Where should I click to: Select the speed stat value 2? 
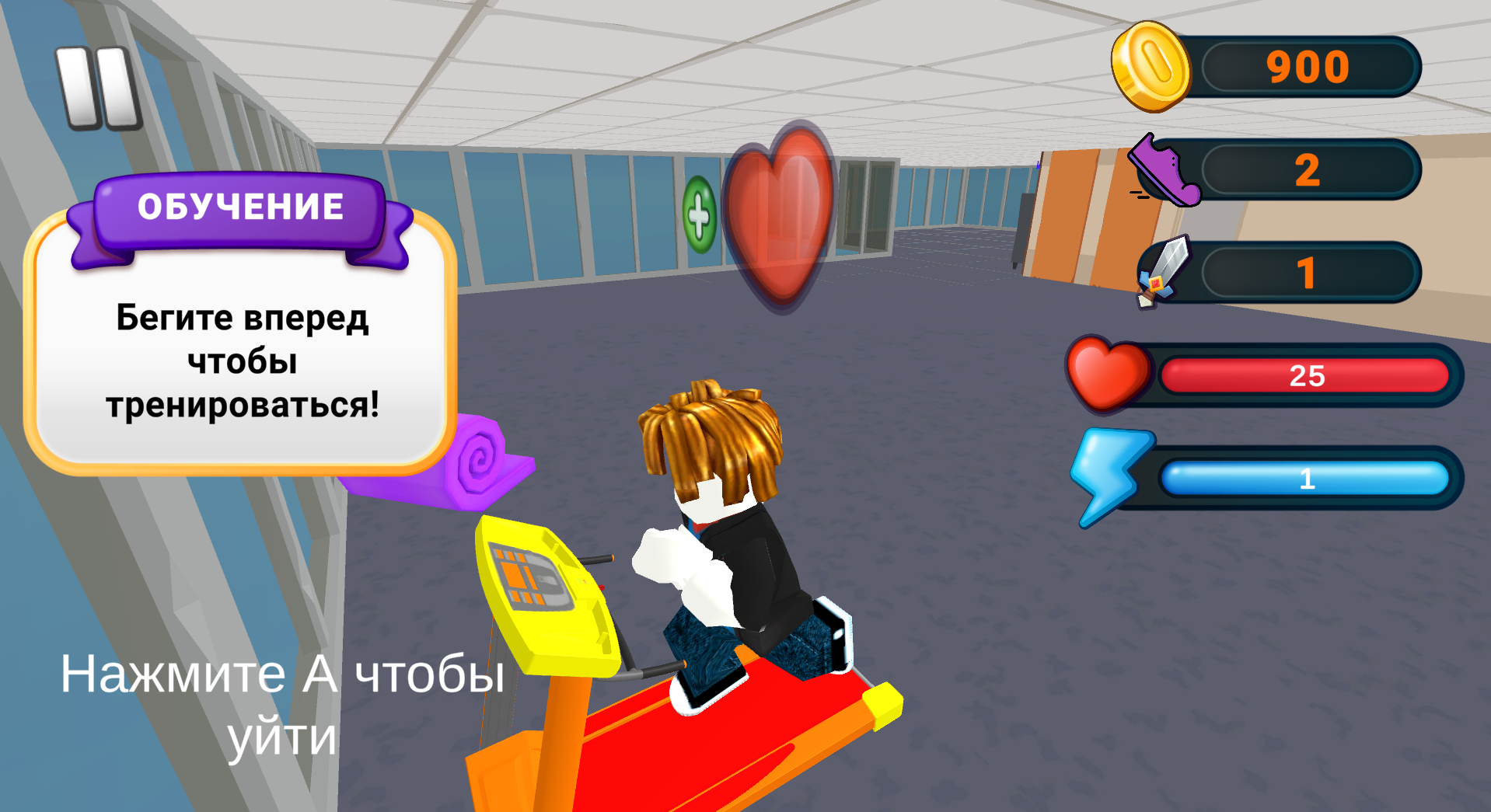pos(1308,171)
